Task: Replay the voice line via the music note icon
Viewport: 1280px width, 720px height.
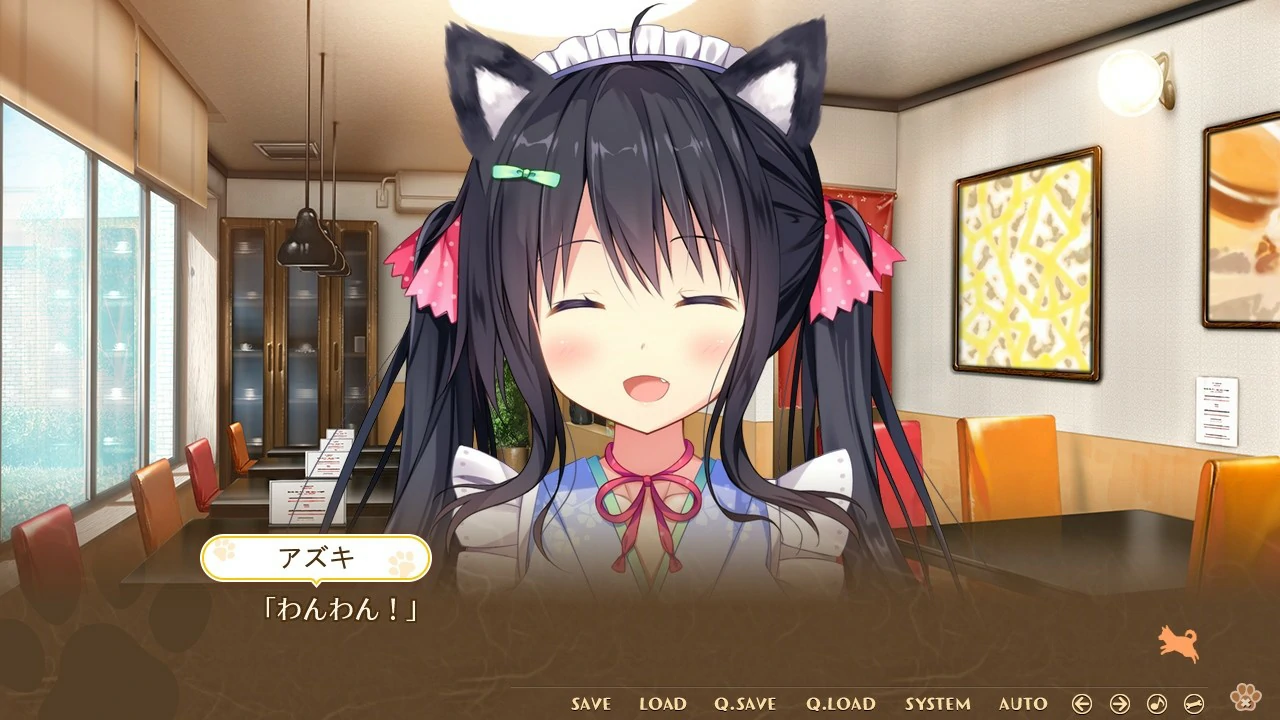Action: (x=1156, y=703)
